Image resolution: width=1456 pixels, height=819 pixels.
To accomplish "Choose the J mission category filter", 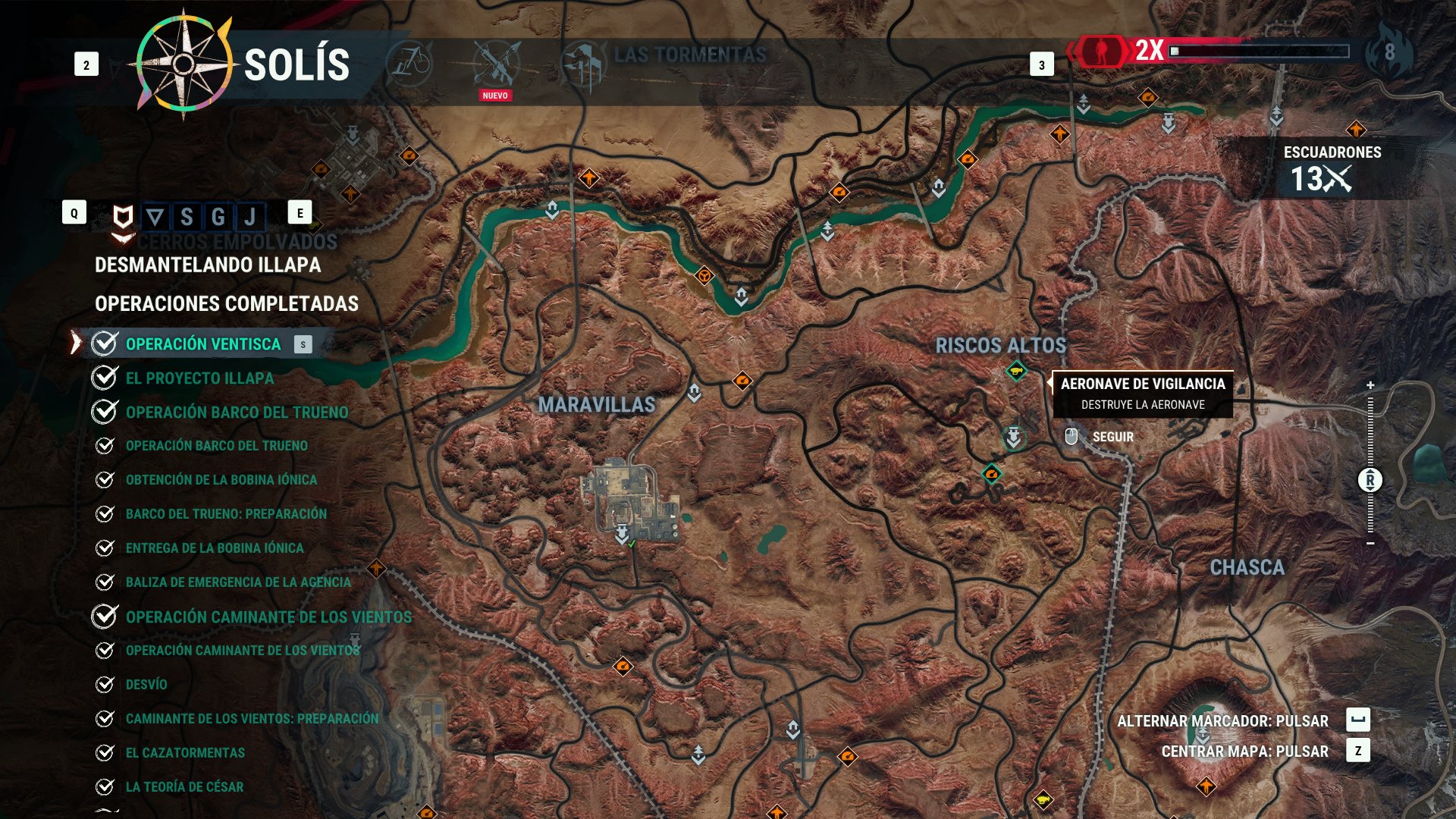I will (x=250, y=218).
